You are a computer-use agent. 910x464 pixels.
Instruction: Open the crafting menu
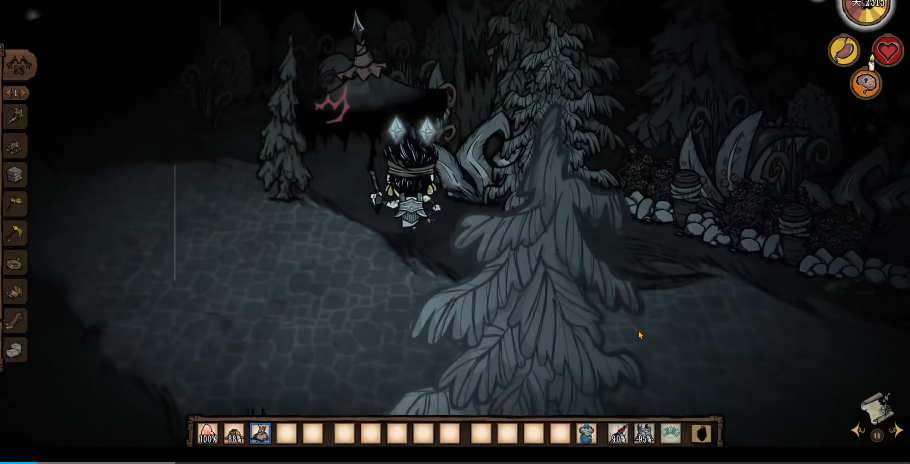click(x=19, y=65)
